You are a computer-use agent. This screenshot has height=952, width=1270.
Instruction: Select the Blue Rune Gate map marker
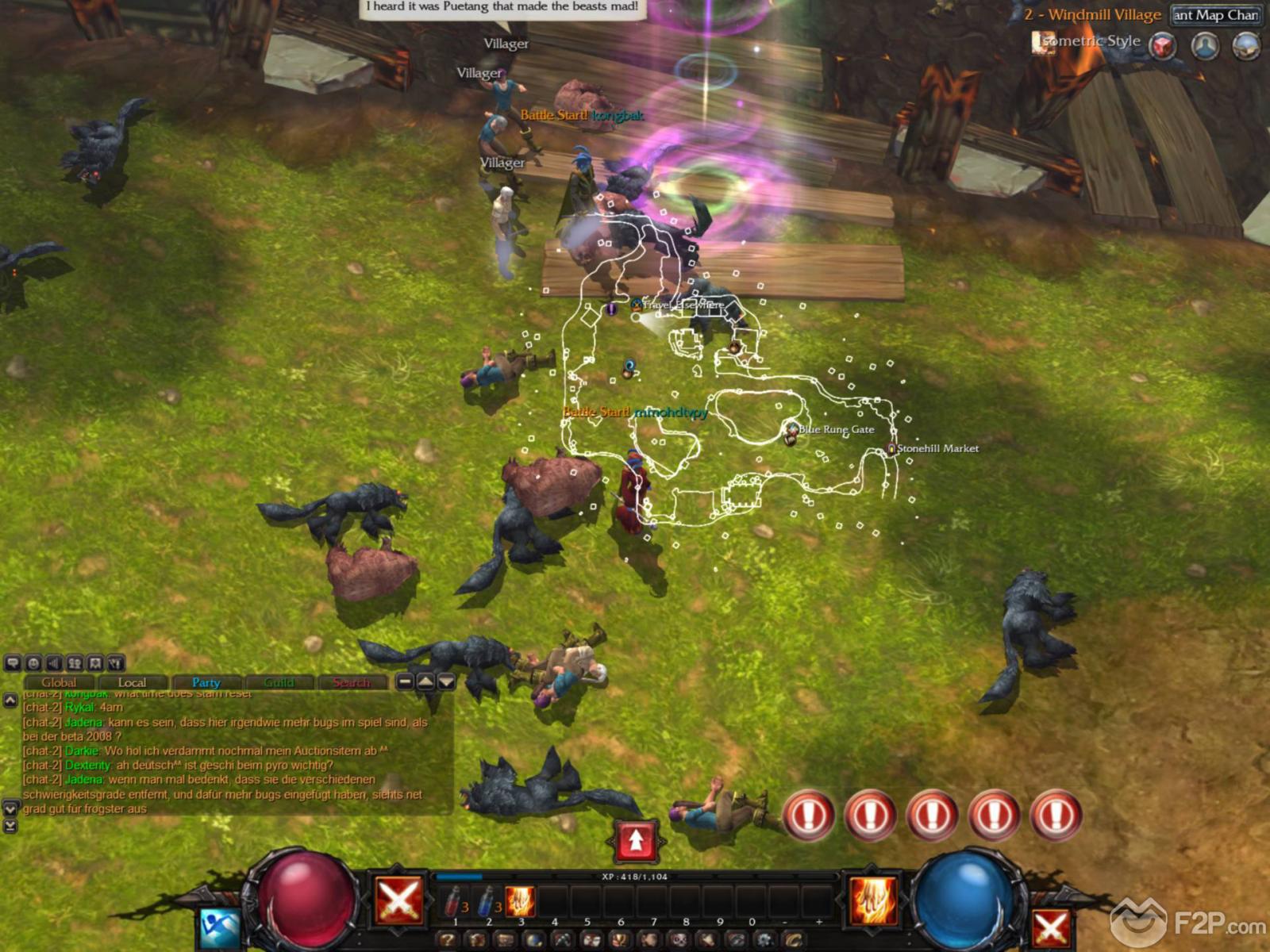(791, 430)
